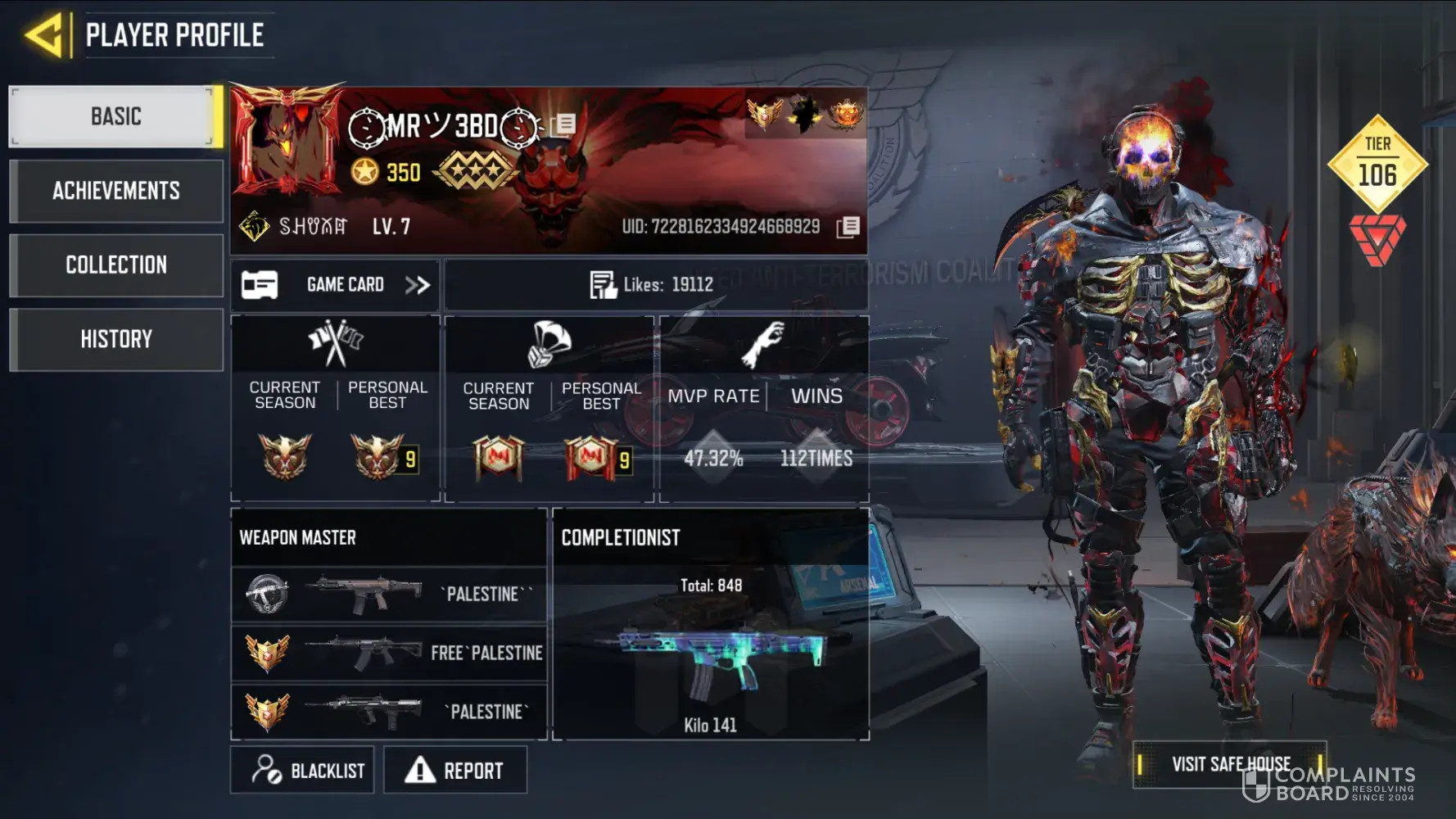The height and width of the screenshot is (819, 1456).
Task: Select the FREE PALESTINE weapon master row
Action: (389, 653)
